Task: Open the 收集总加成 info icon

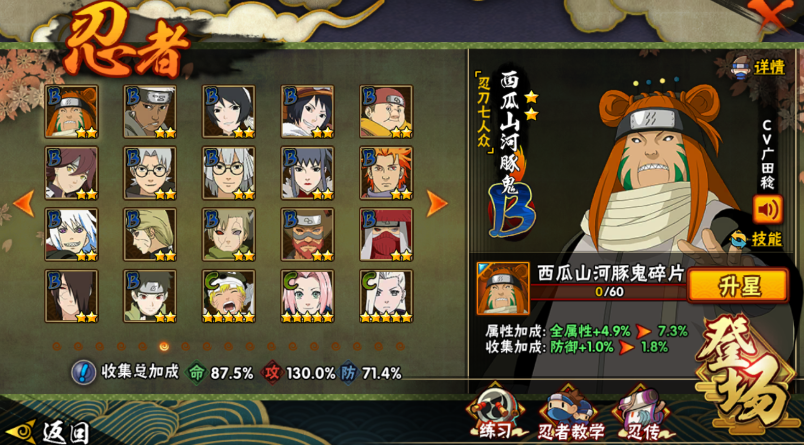Action: (83, 372)
